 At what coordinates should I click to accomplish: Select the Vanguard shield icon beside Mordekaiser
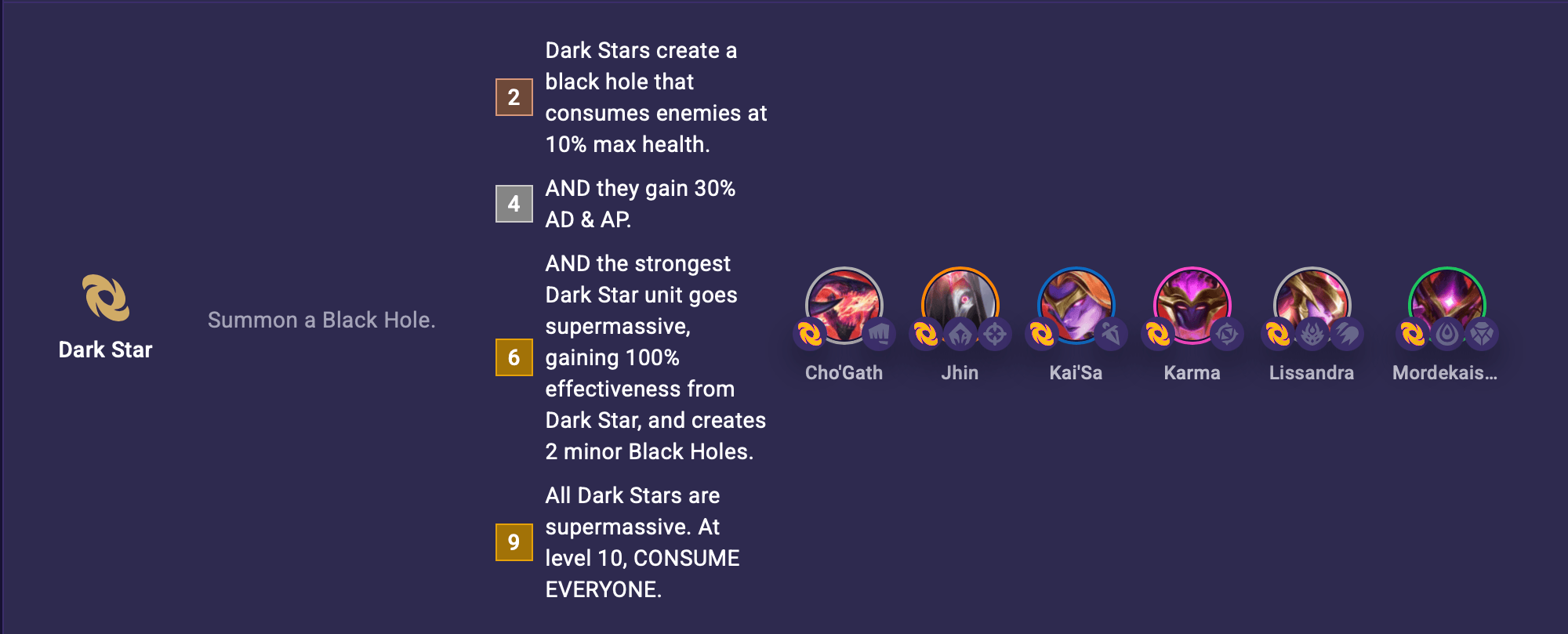(1483, 333)
